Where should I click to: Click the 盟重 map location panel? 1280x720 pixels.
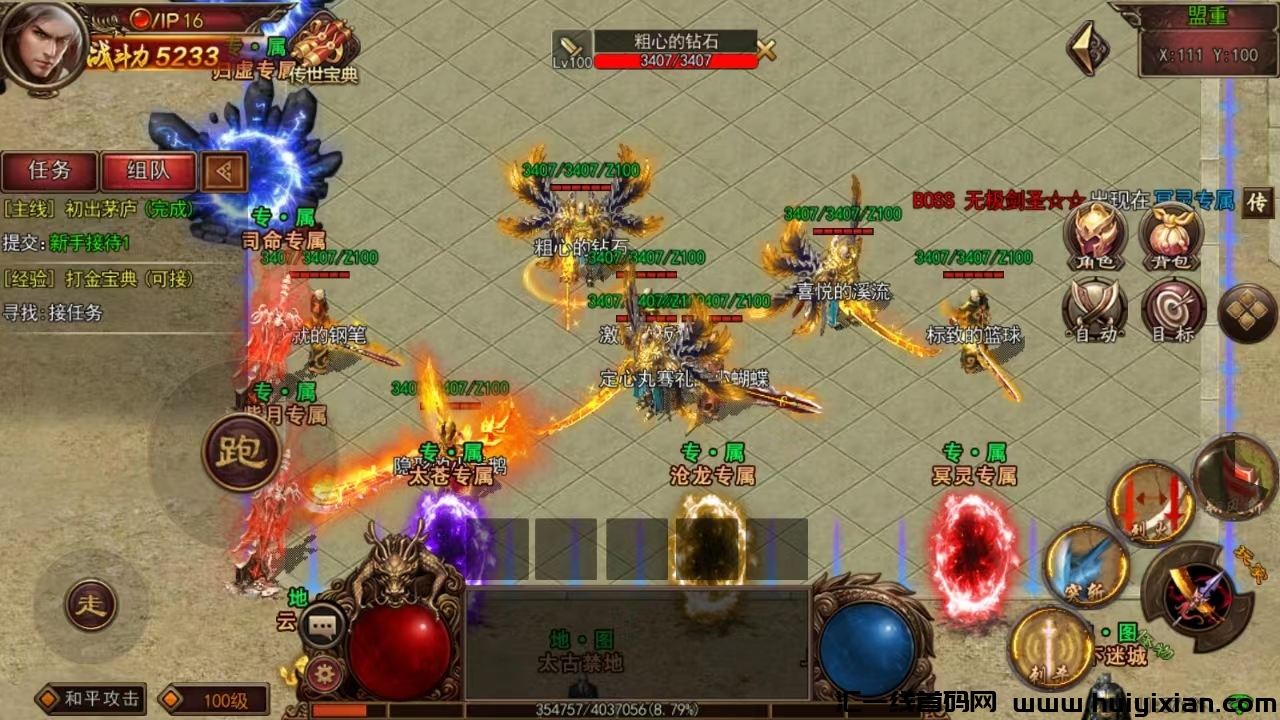coord(1208,42)
